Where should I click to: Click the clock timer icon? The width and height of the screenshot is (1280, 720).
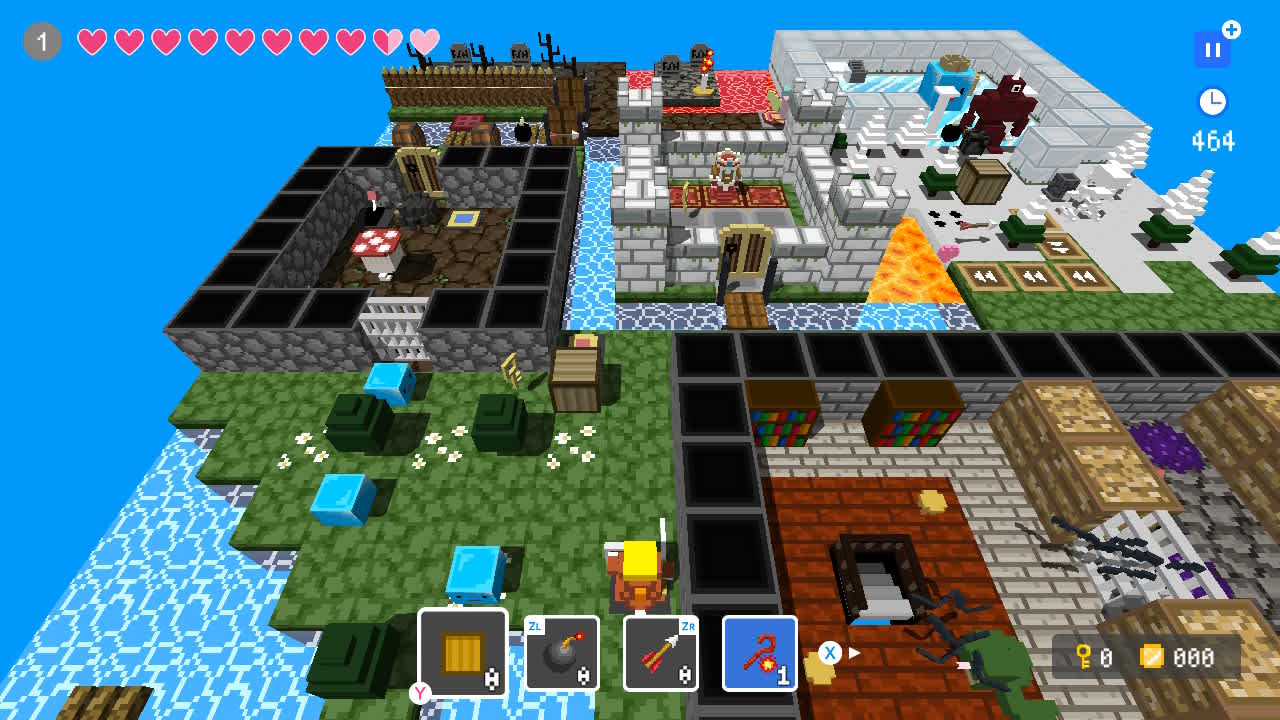coord(1211,101)
